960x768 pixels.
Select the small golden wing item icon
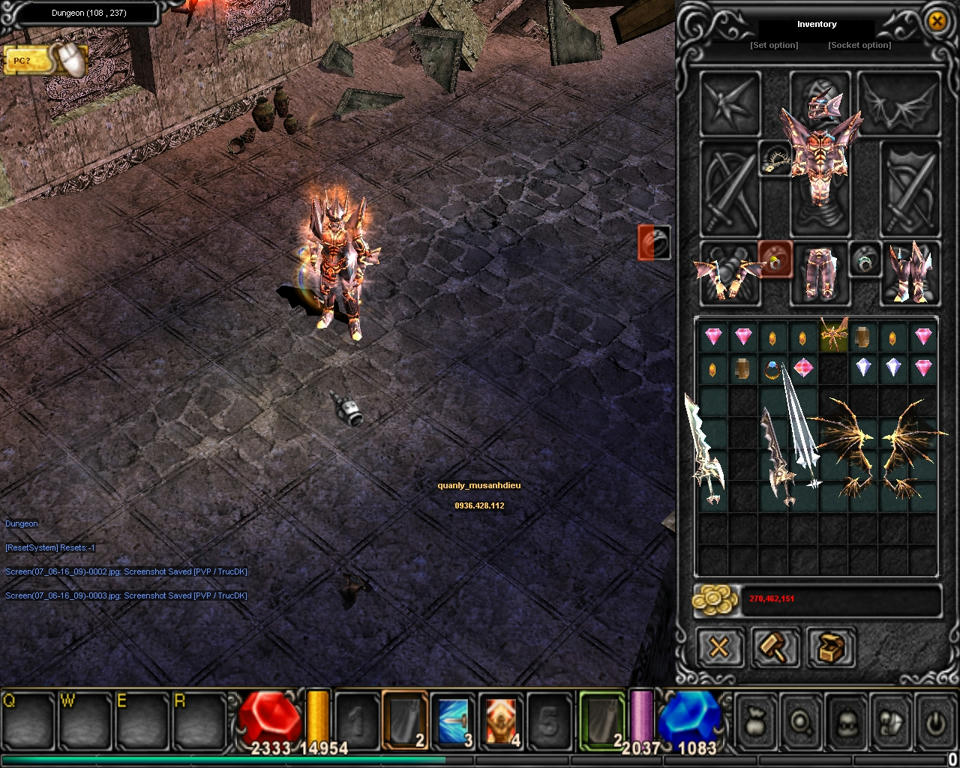tap(833, 336)
